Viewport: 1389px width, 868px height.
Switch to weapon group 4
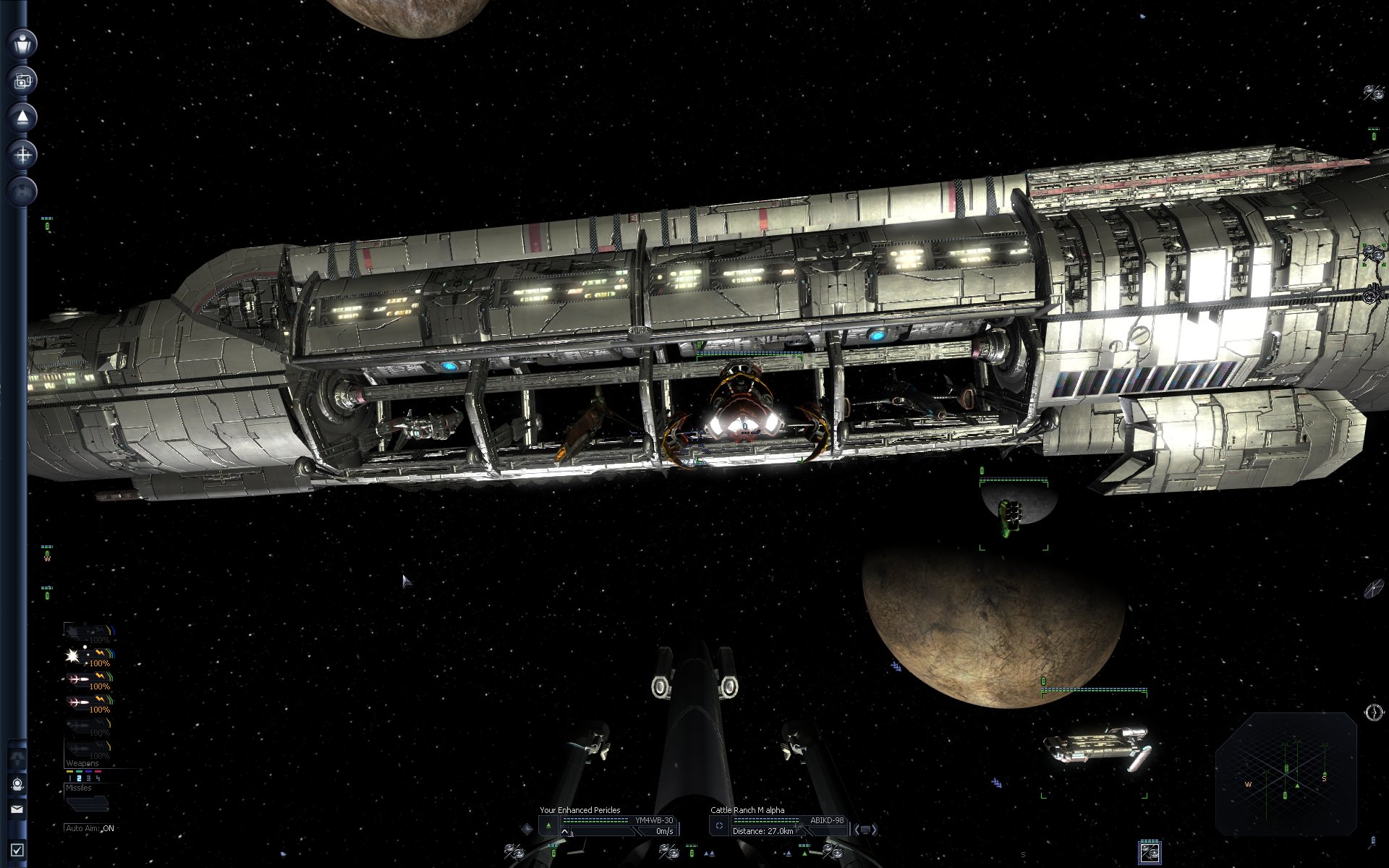pos(98,778)
